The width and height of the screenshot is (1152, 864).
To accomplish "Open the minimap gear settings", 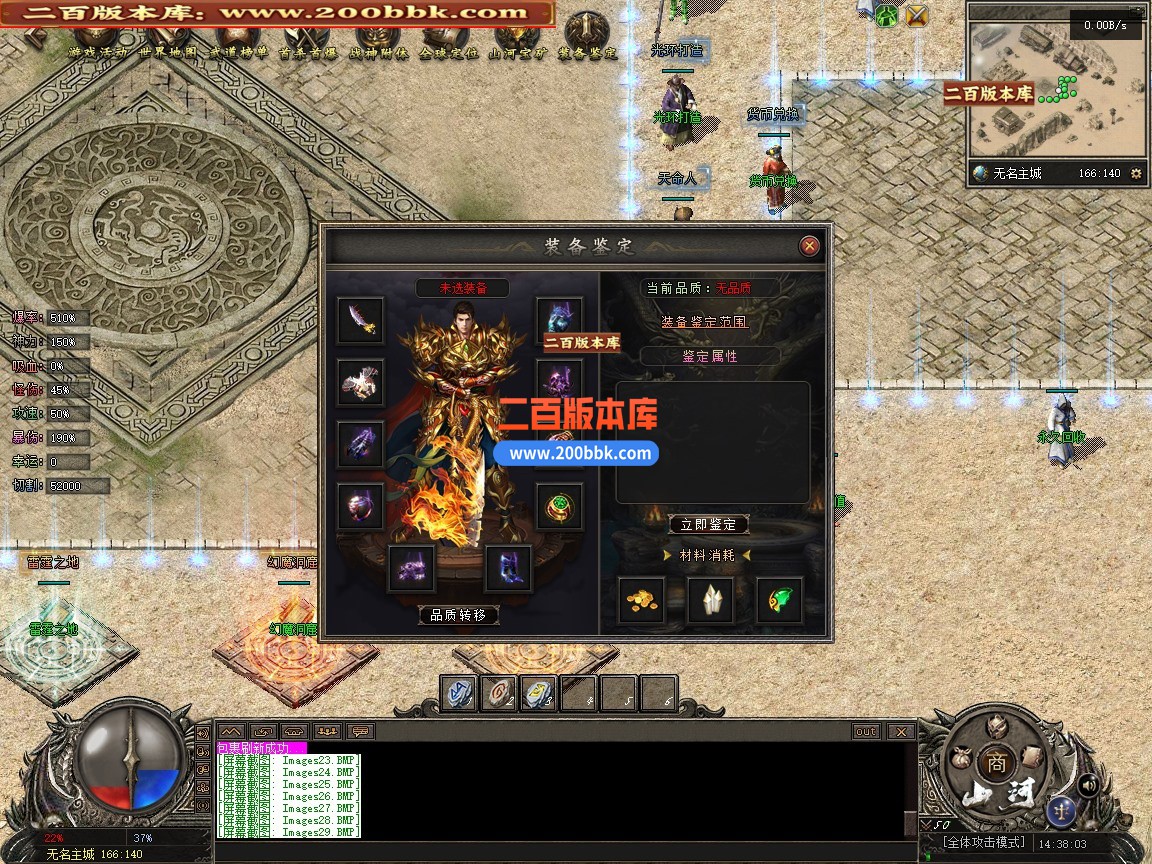I will coord(1135,173).
